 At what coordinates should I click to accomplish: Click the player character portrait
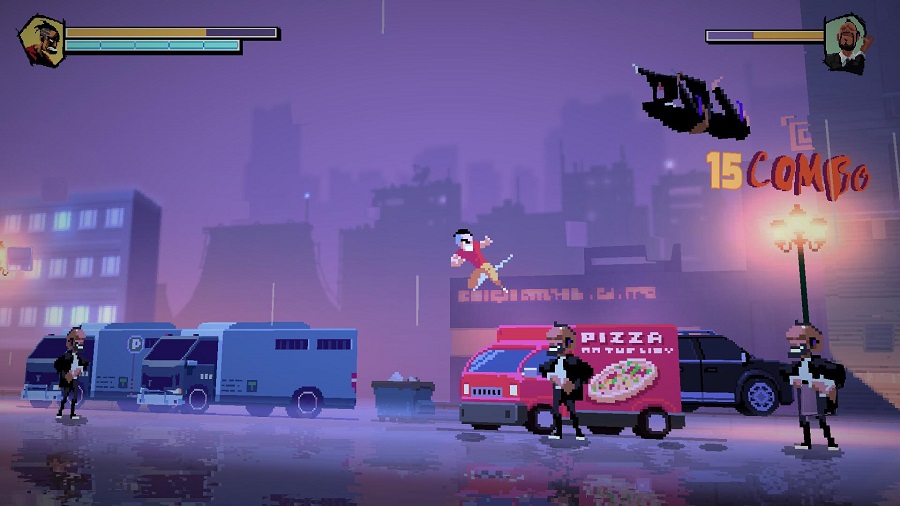[x=42, y=40]
